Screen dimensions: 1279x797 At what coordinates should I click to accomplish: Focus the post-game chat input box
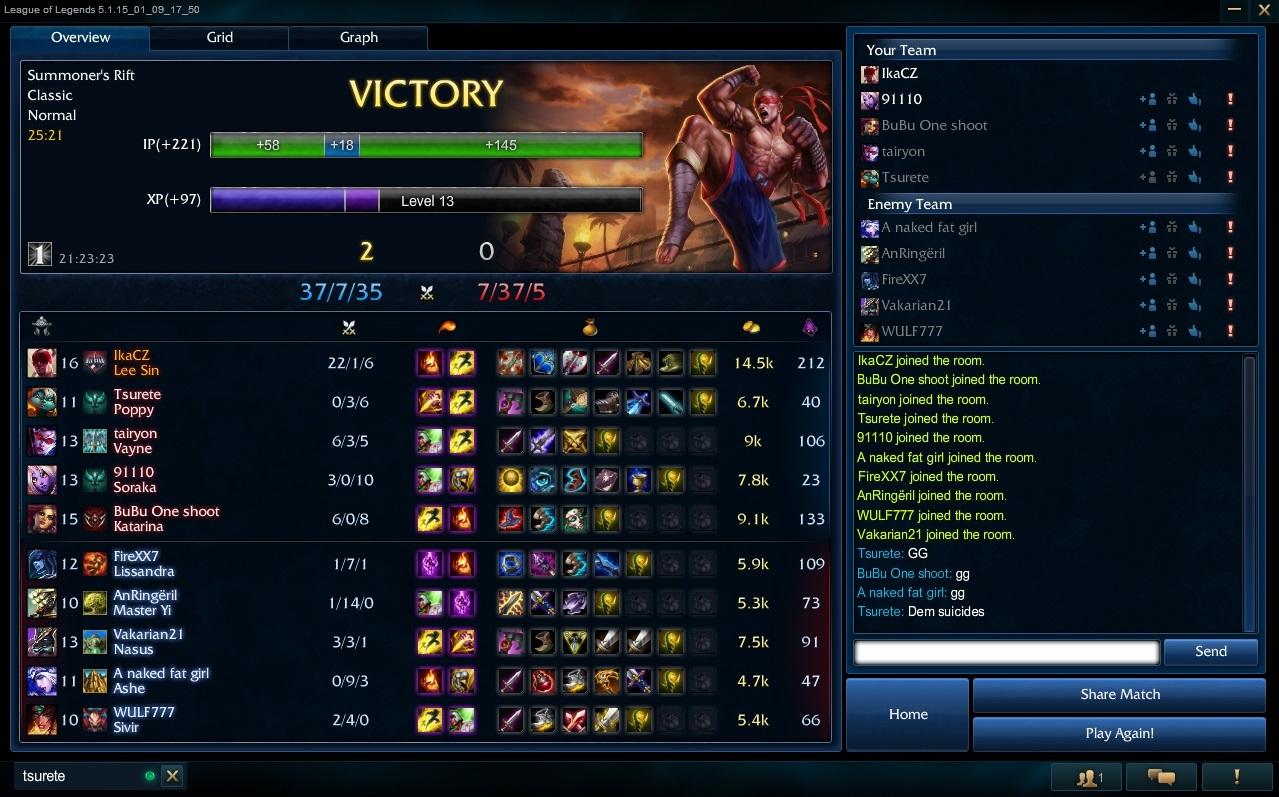(x=1006, y=653)
